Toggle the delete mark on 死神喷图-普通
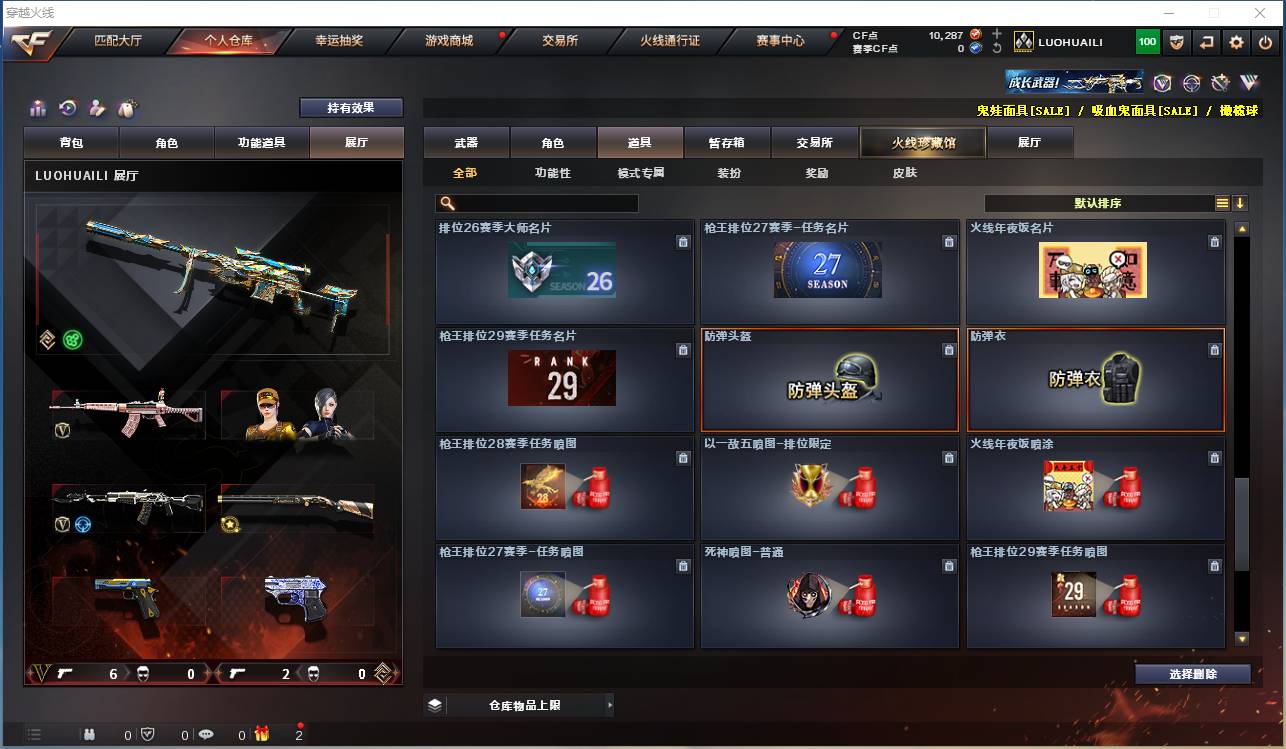 tap(949, 566)
